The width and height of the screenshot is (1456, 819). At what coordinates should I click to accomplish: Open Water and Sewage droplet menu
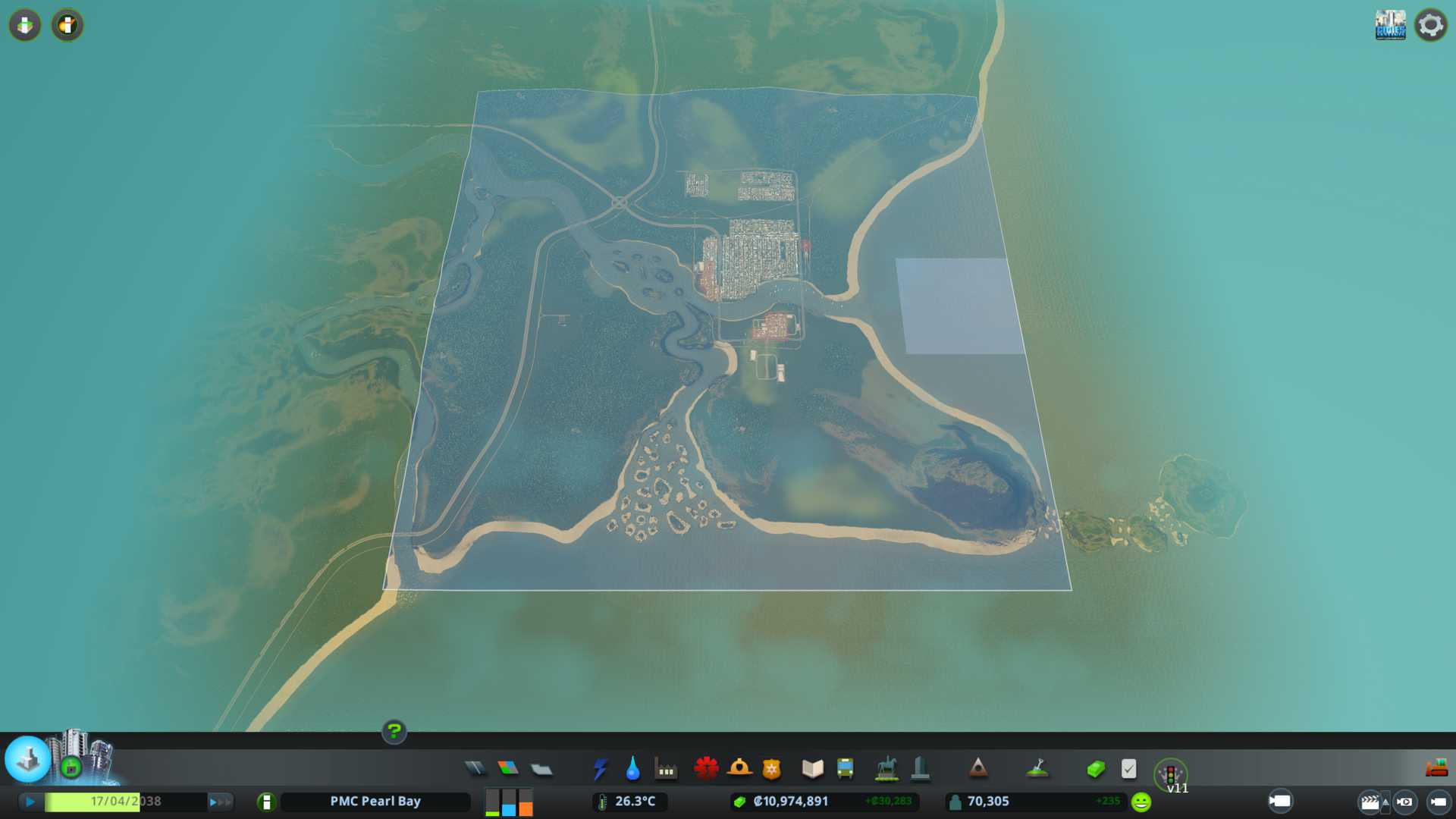pos(633,769)
